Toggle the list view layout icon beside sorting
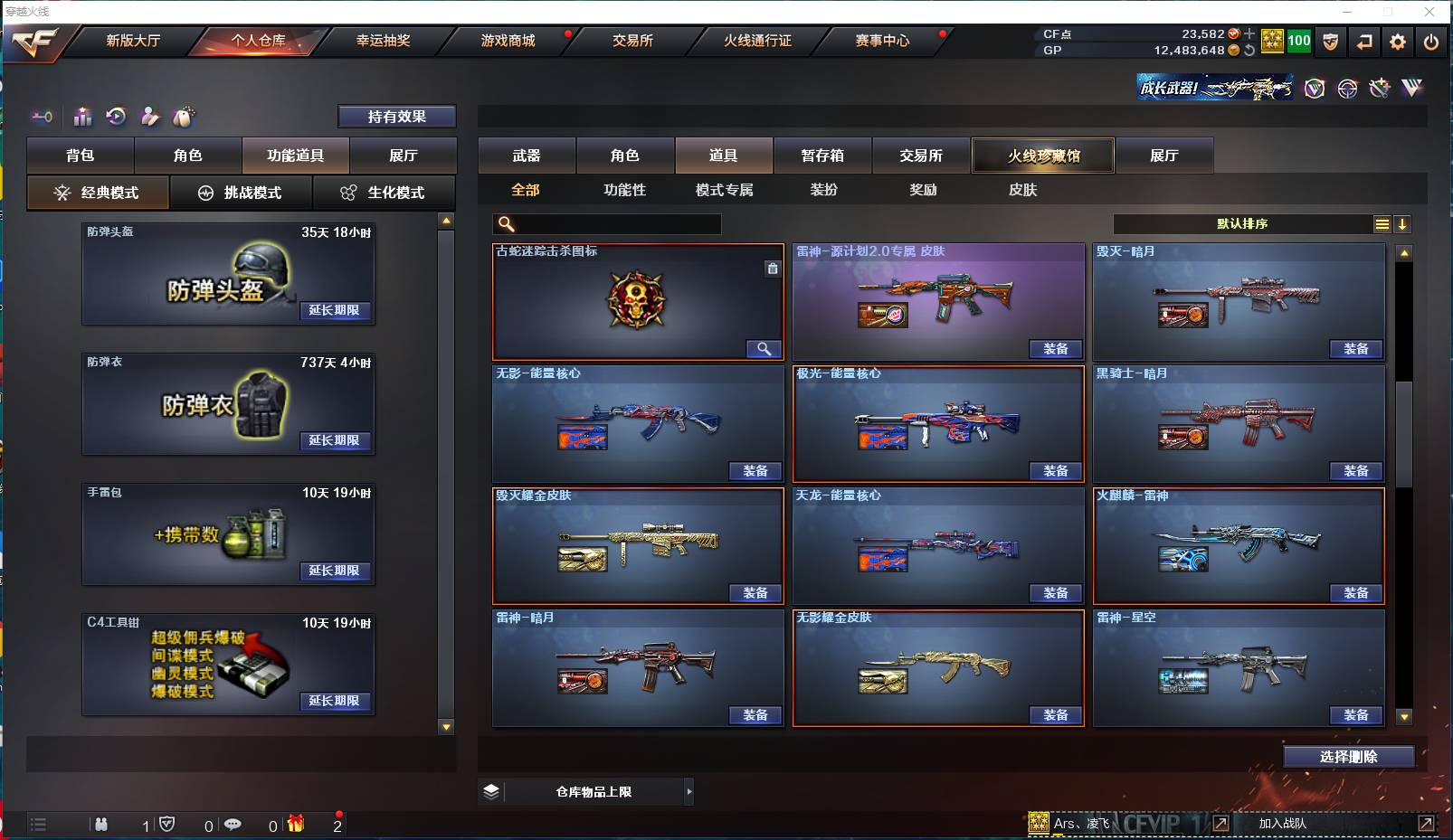This screenshot has width=1453, height=840. [x=1382, y=223]
